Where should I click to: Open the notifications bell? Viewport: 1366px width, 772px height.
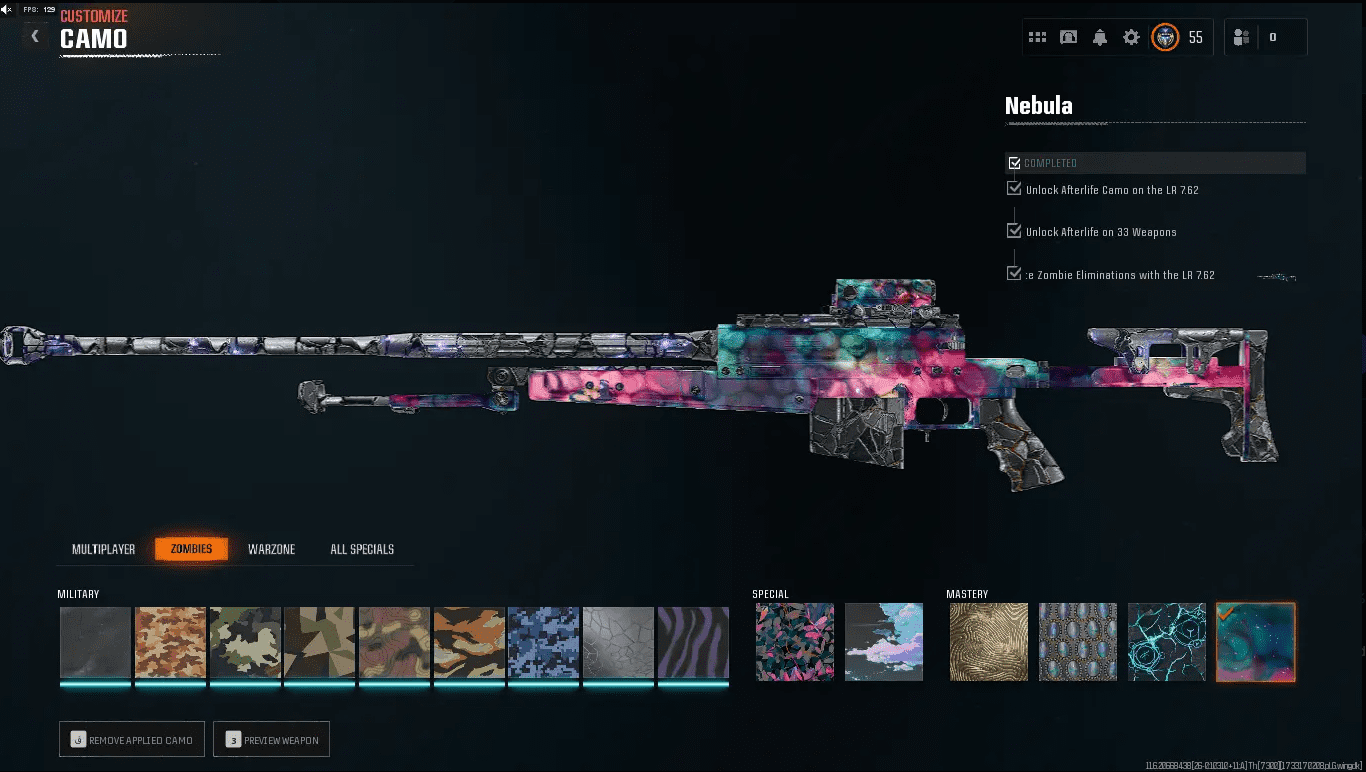pyautogui.click(x=1100, y=37)
